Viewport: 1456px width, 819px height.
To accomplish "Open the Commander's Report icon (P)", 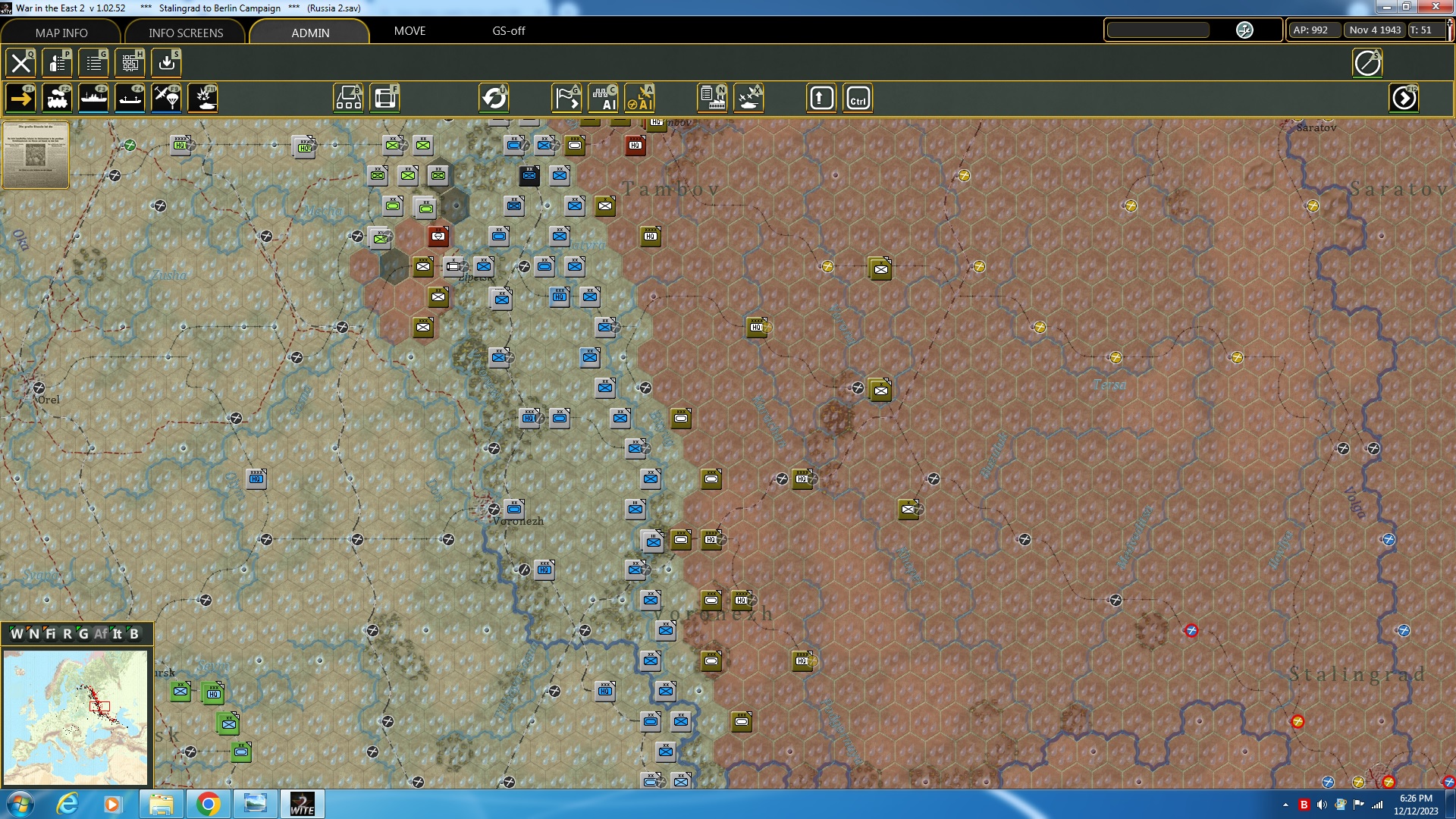I will click(58, 63).
